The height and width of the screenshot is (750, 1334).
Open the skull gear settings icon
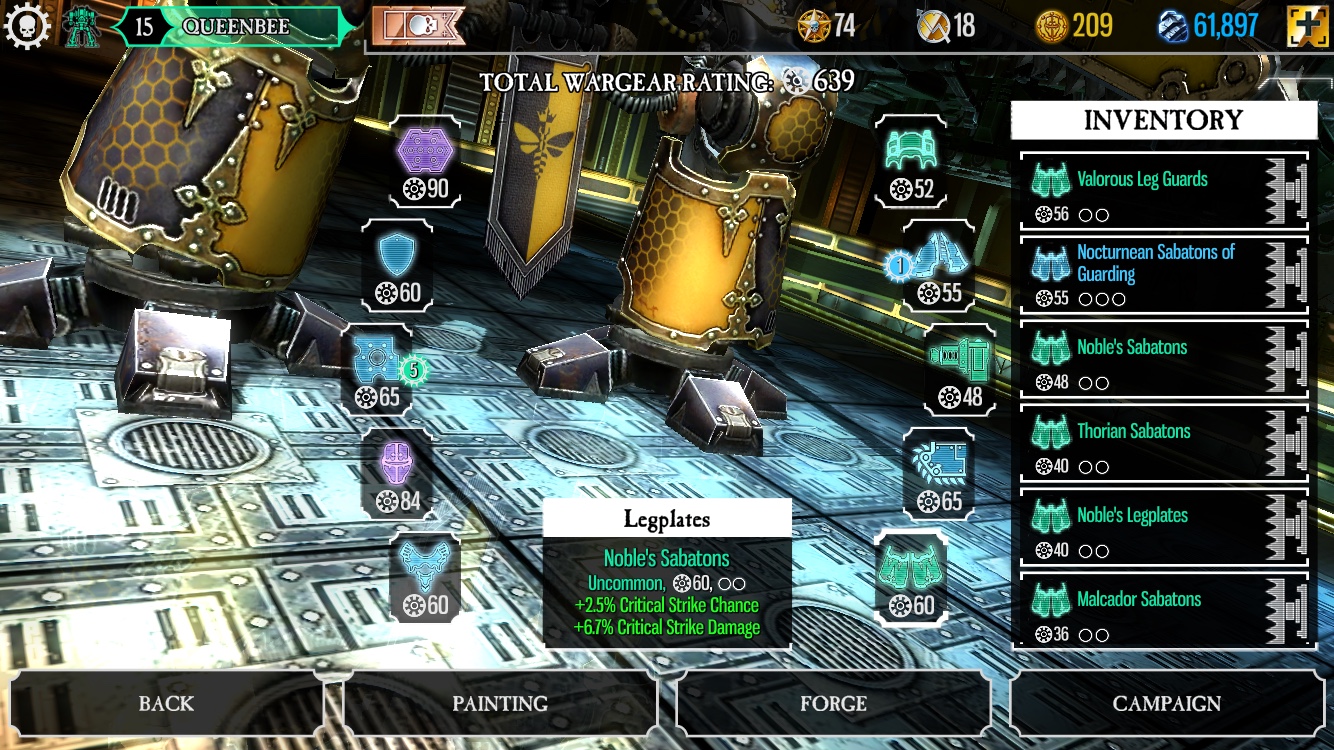click(26, 26)
